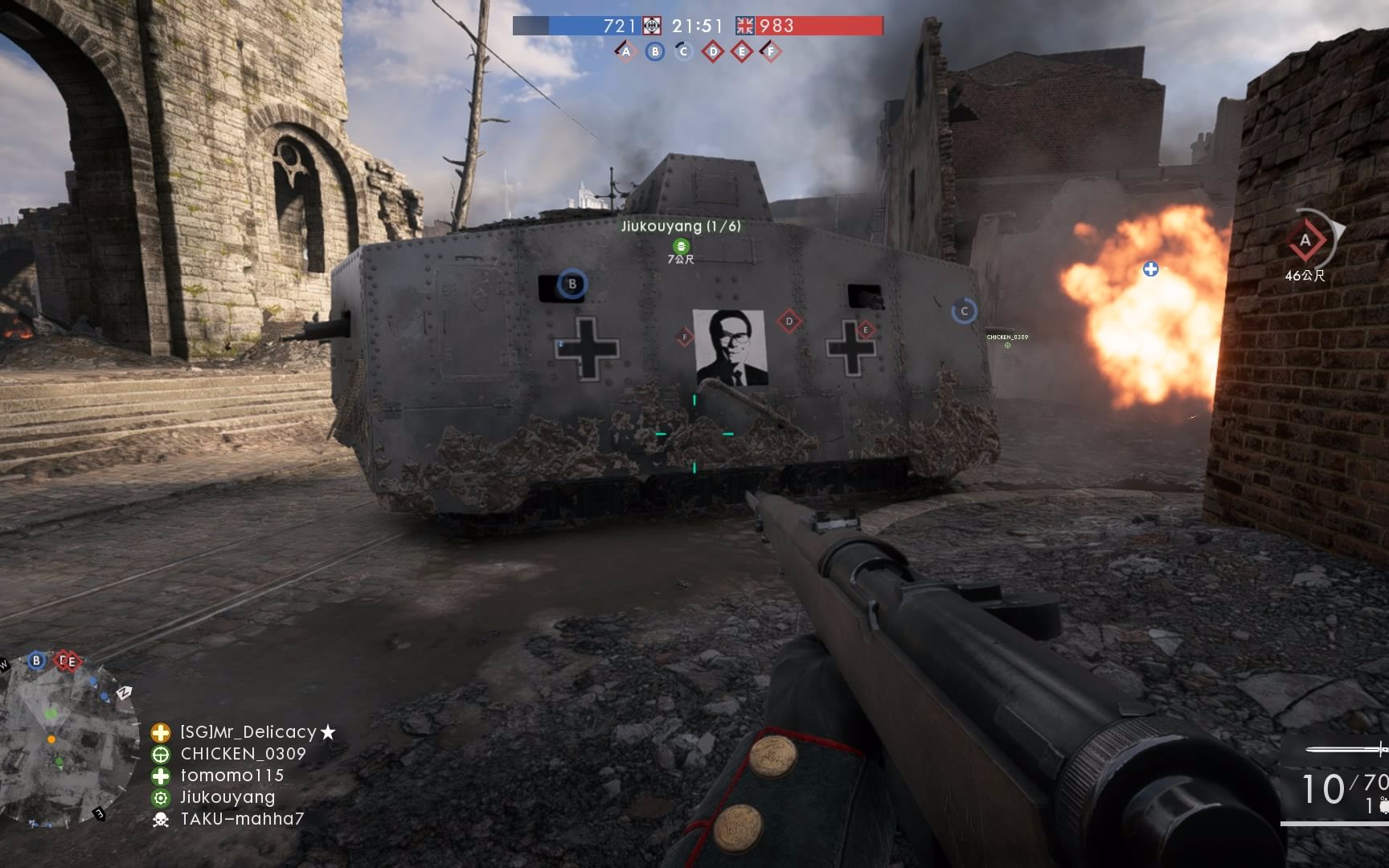Select flag E in the top objective bar

(x=742, y=52)
